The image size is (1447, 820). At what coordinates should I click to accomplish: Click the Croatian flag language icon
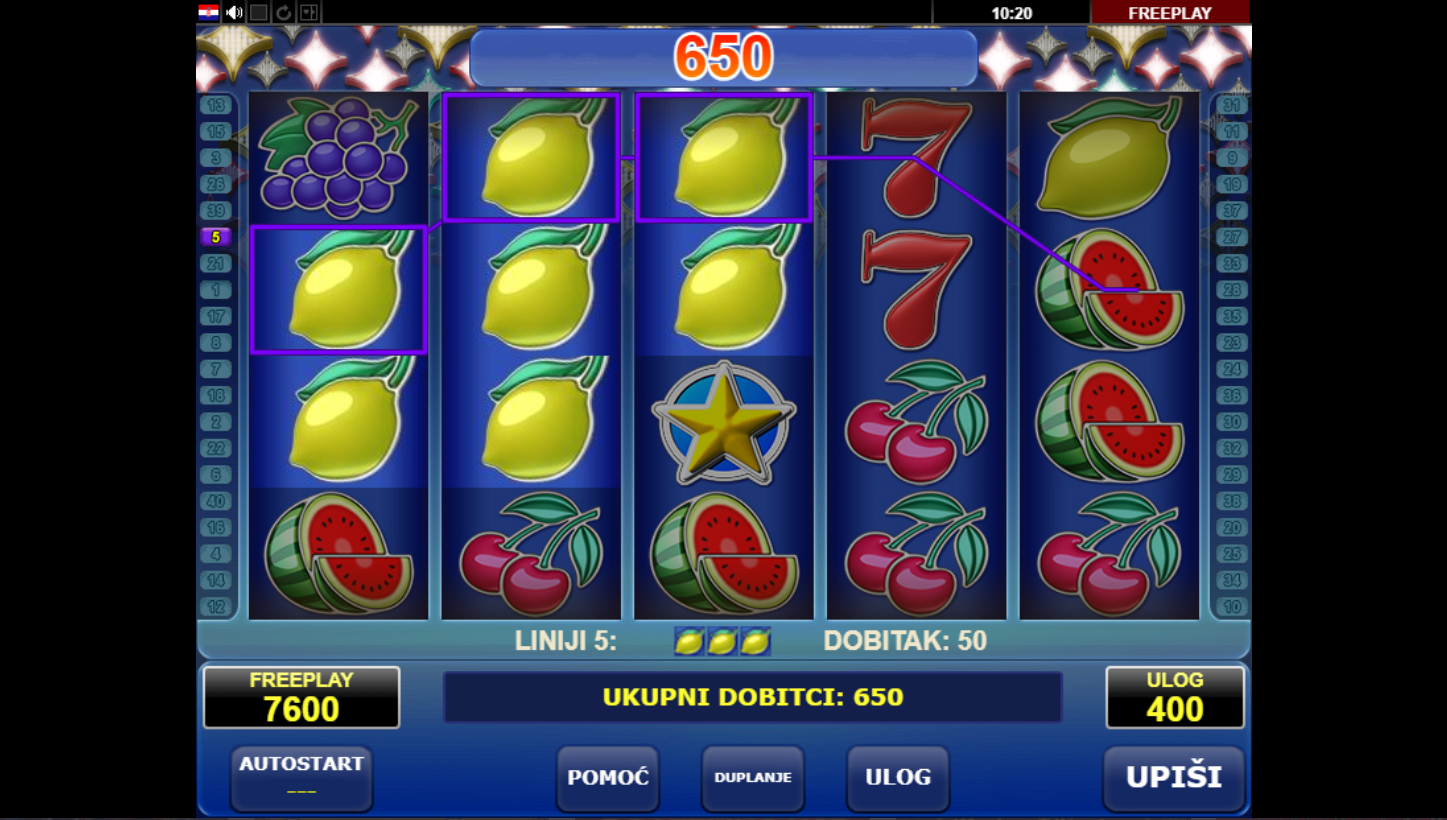click(x=209, y=12)
